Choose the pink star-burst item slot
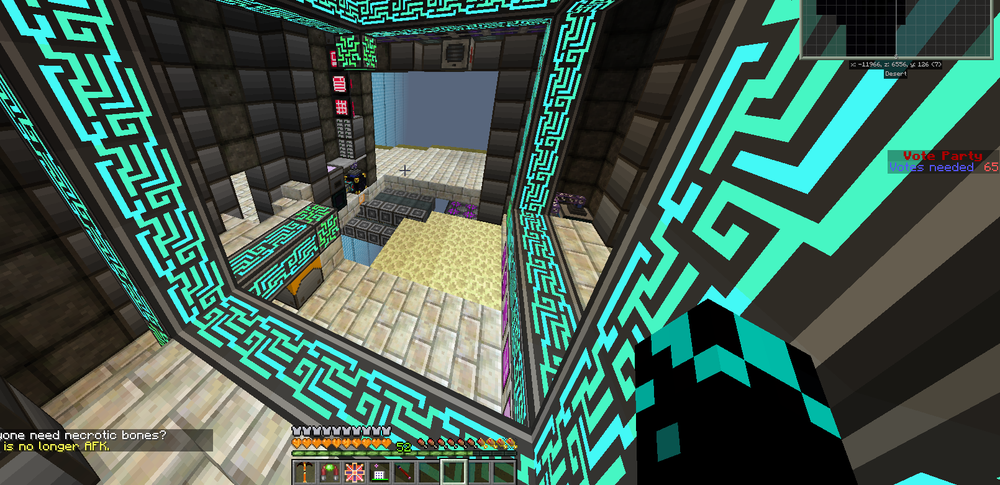1000x485 pixels. [355, 470]
